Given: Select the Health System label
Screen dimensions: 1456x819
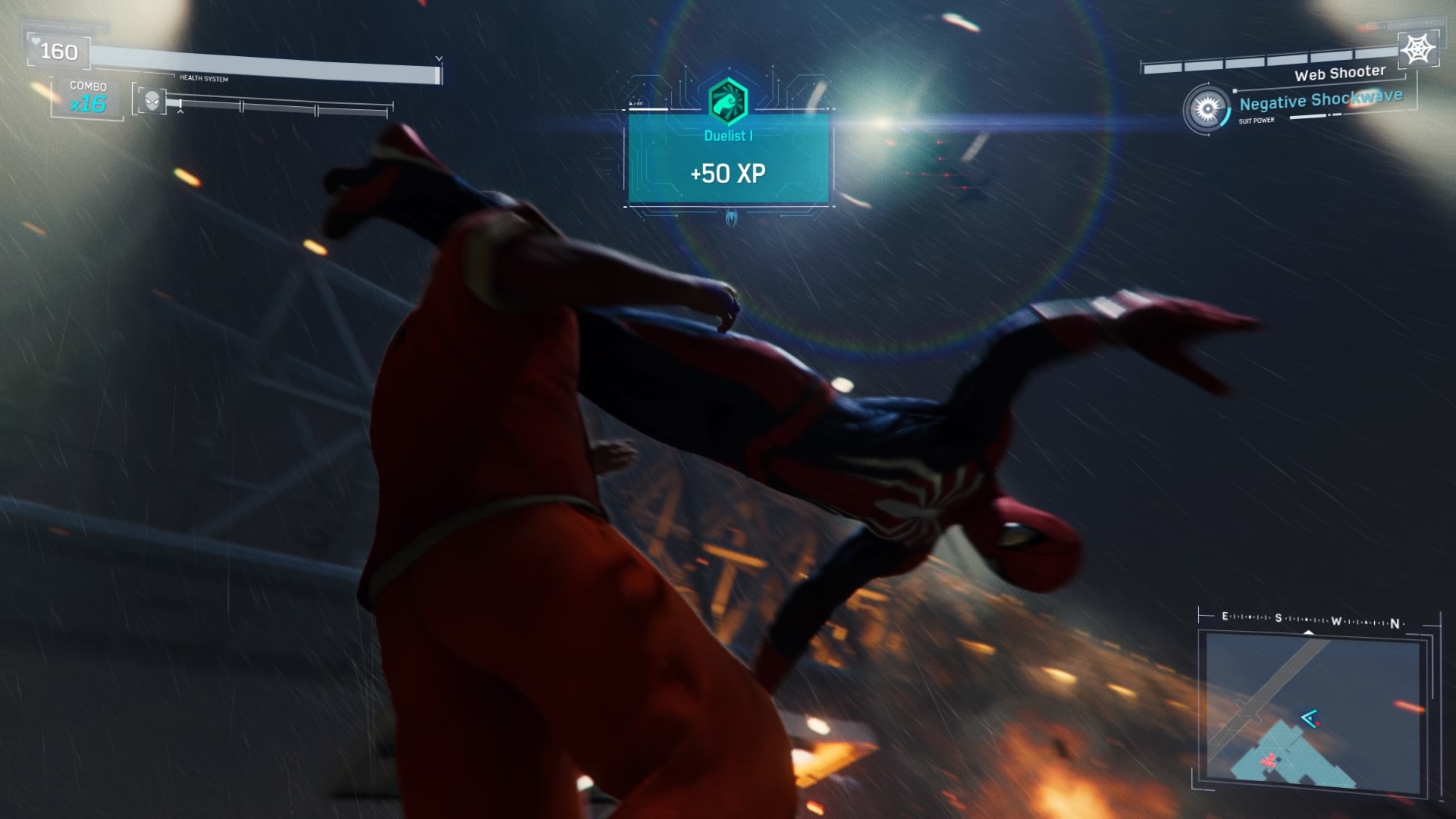Looking at the screenshot, I should pos(203,77).
